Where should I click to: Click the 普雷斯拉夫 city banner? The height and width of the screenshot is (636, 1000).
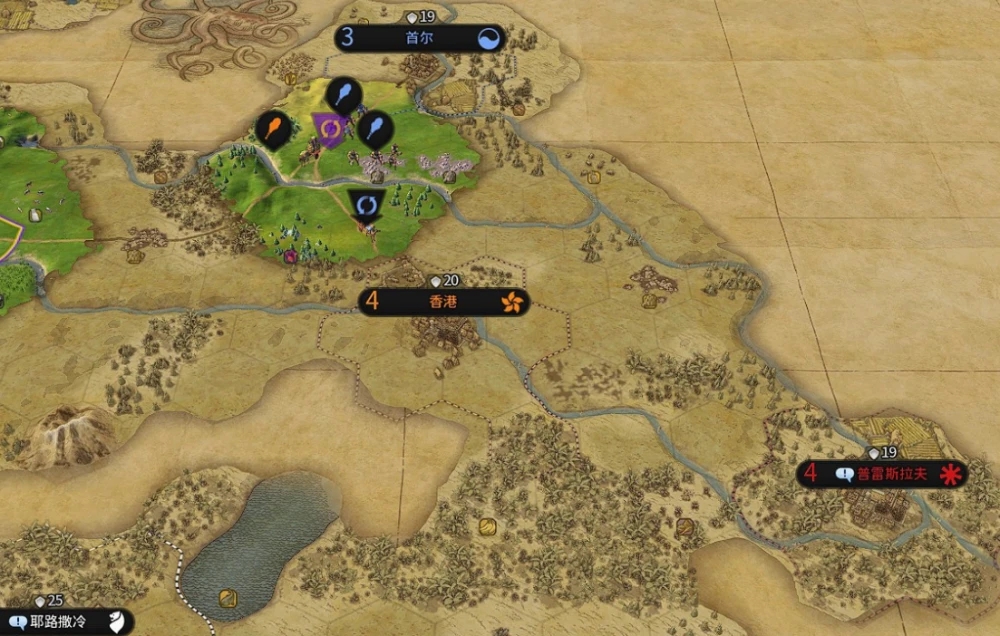click(881, 474)
